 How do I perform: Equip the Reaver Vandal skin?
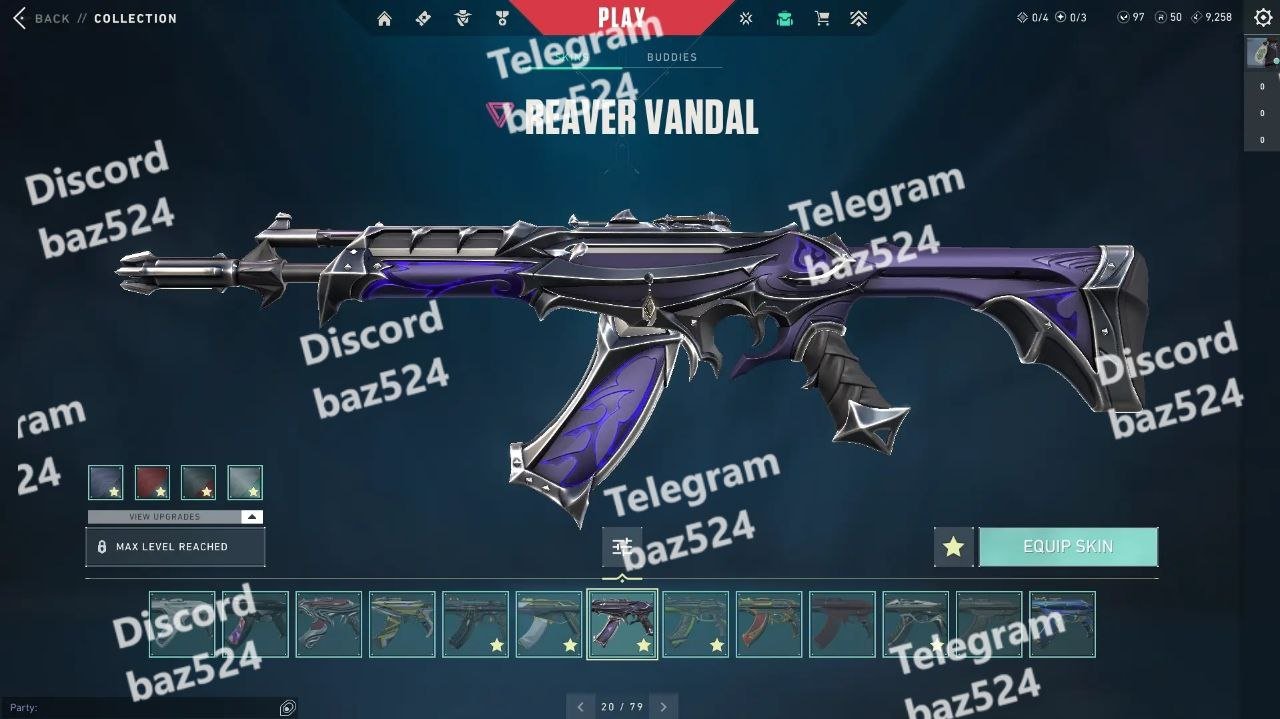coord(1068,547)
